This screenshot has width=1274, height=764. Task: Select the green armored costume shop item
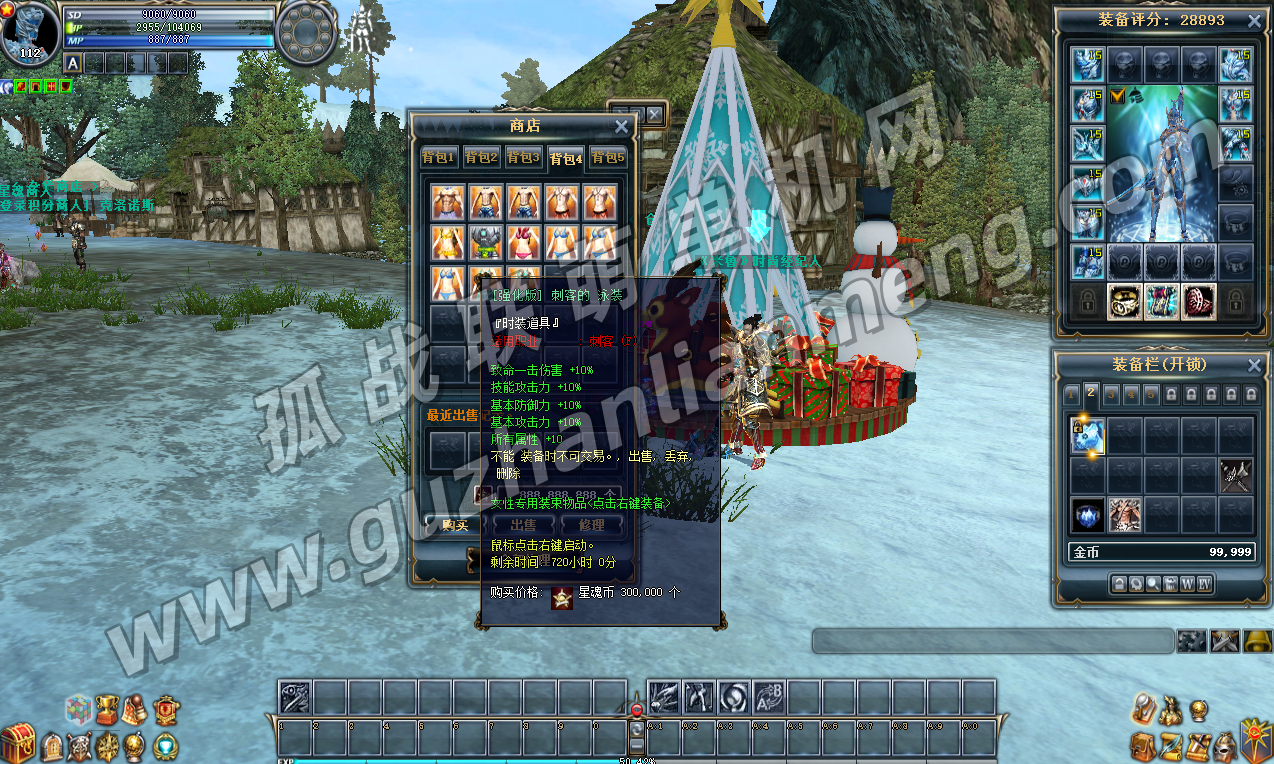(x=486, y=242)
